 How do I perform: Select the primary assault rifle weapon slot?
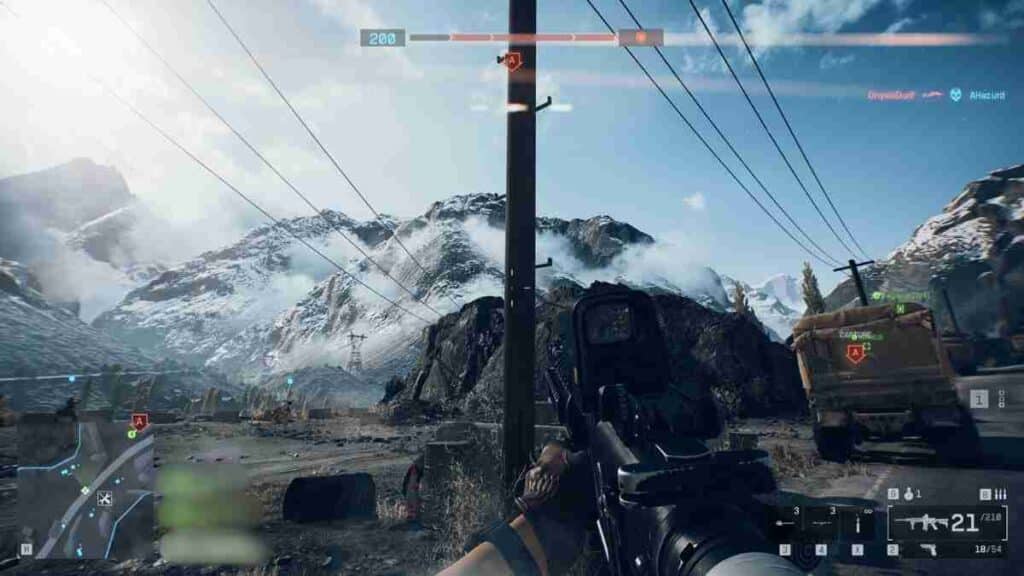coord(945,521)
